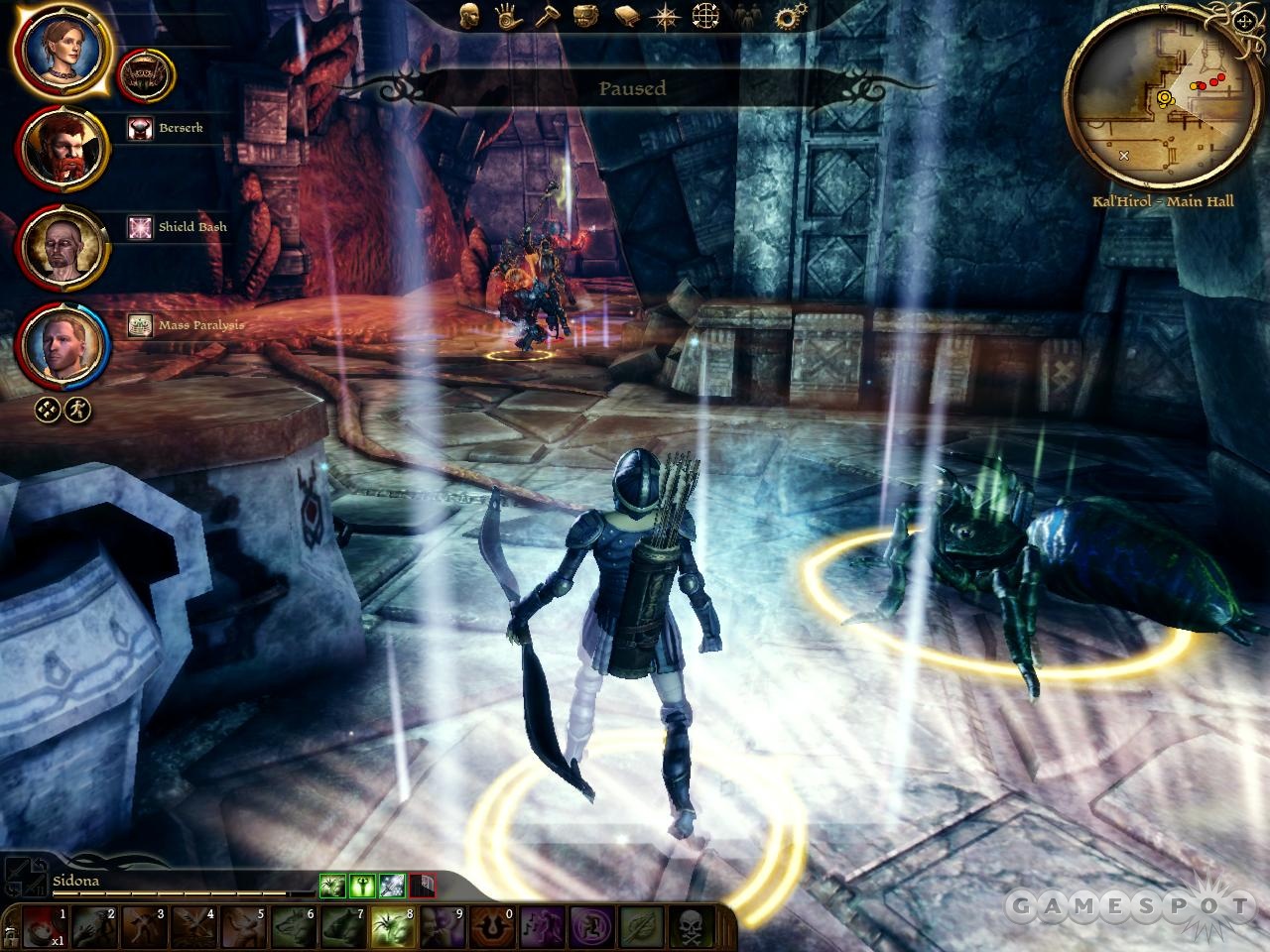Open the game options gears icon
The image size is (1270, 952).
pos(789,16)
